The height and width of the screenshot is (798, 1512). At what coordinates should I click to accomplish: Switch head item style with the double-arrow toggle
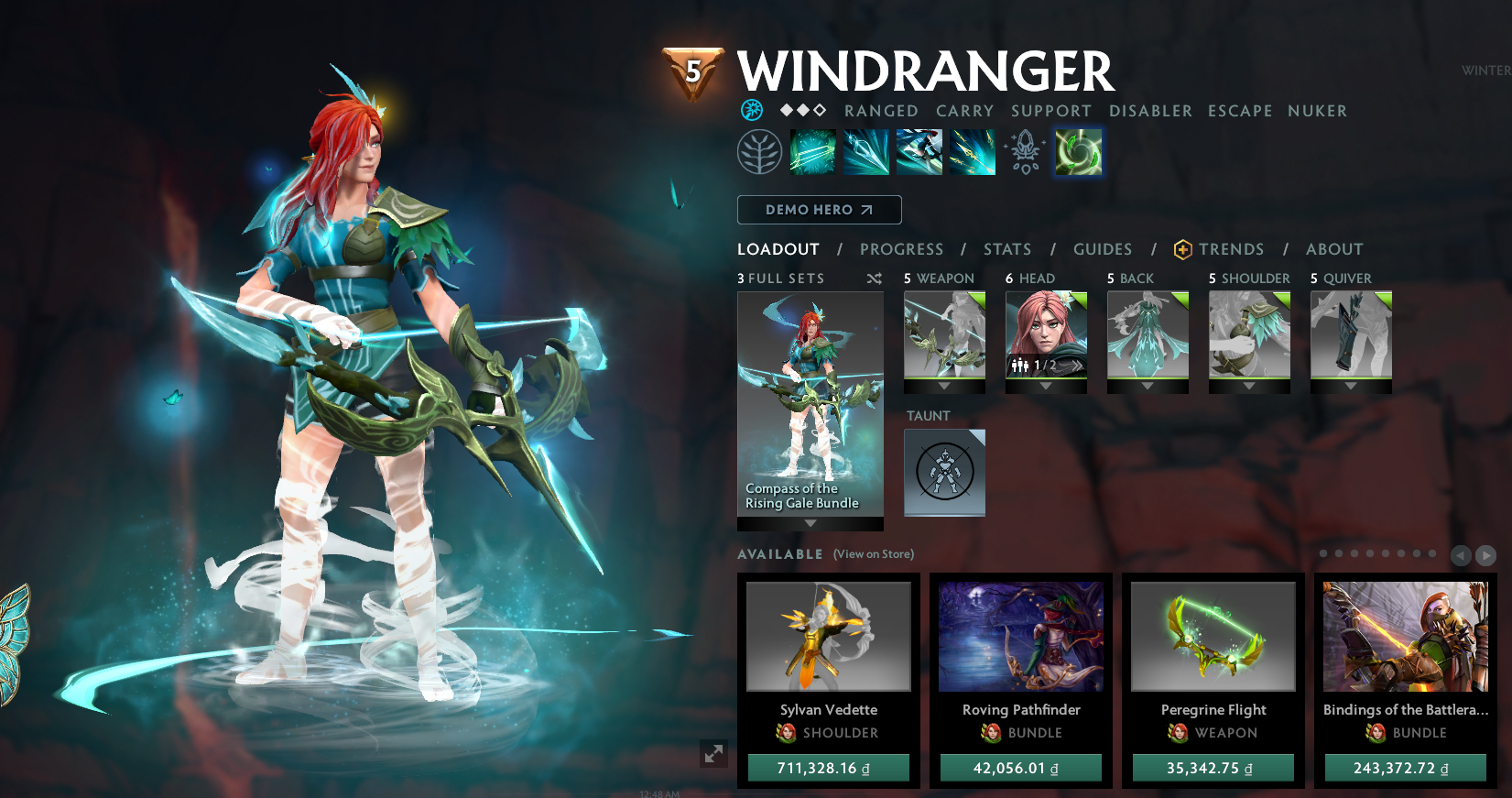tap(1077, 366)
